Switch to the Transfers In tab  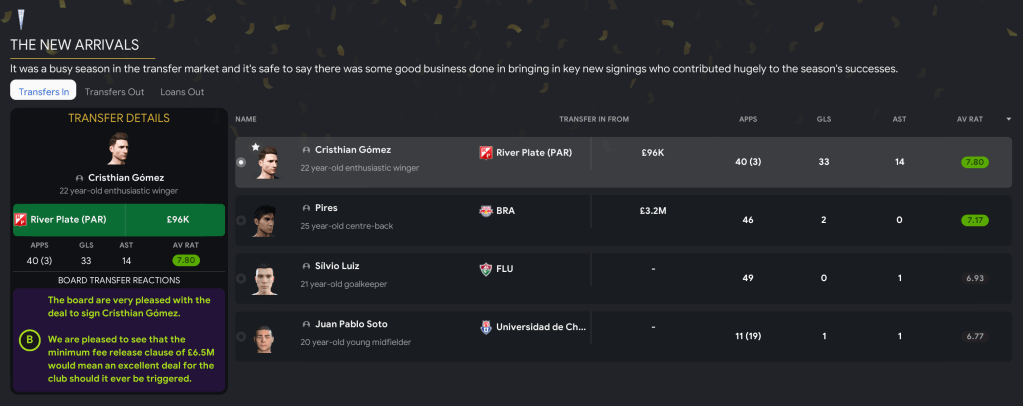click(44, 91)
